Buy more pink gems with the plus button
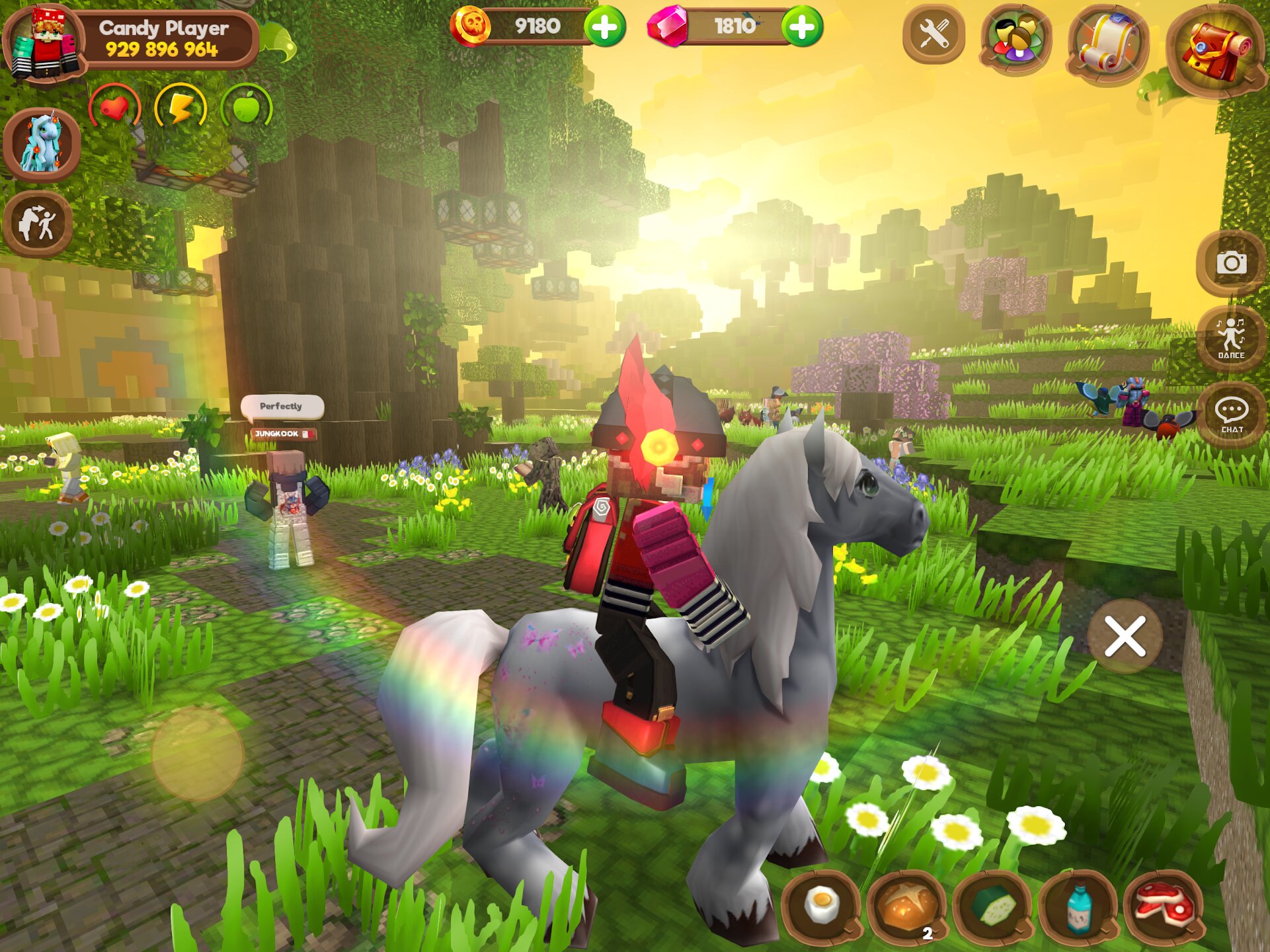Viewport: 1270px width, 952px height. point(802,27)
